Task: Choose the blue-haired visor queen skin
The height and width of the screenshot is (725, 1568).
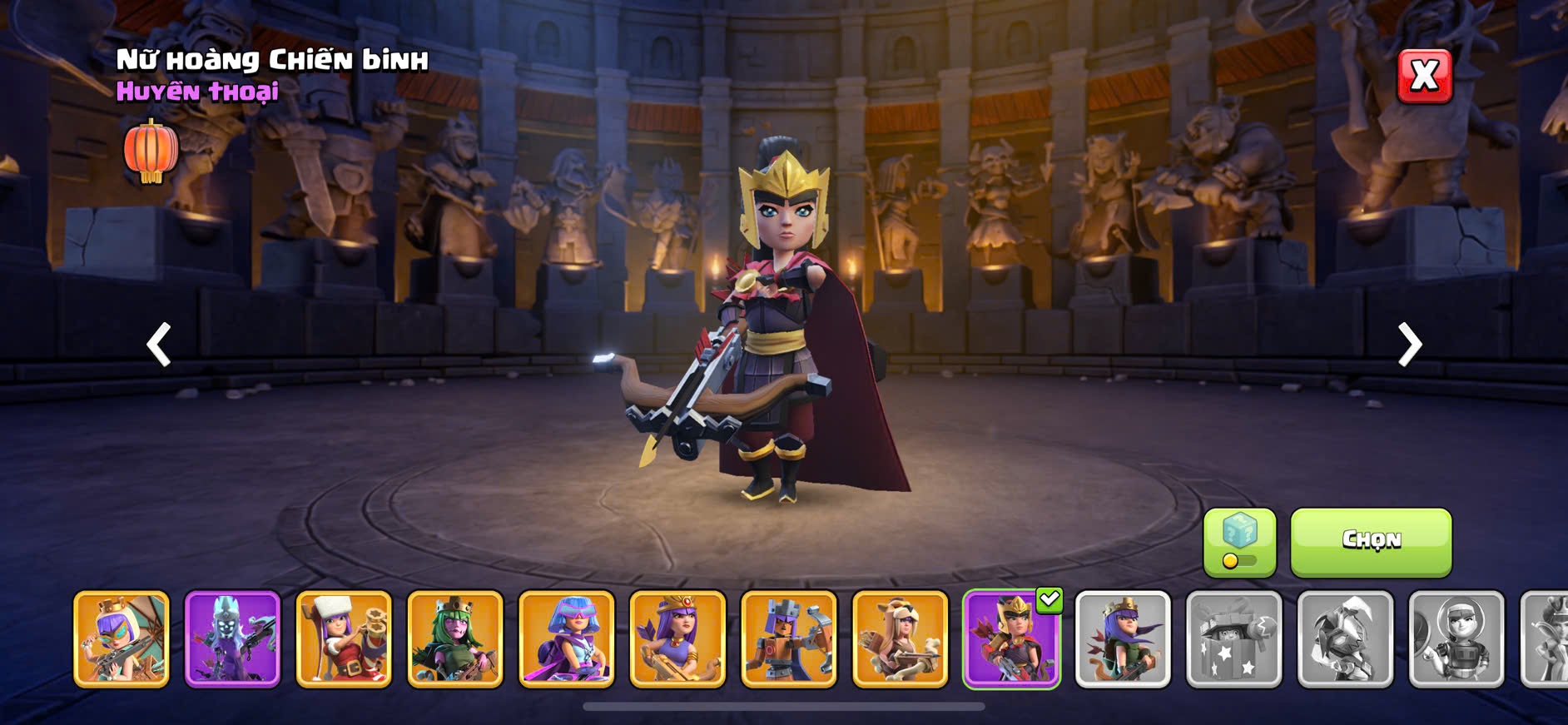Action: click(x=567, y=639)
